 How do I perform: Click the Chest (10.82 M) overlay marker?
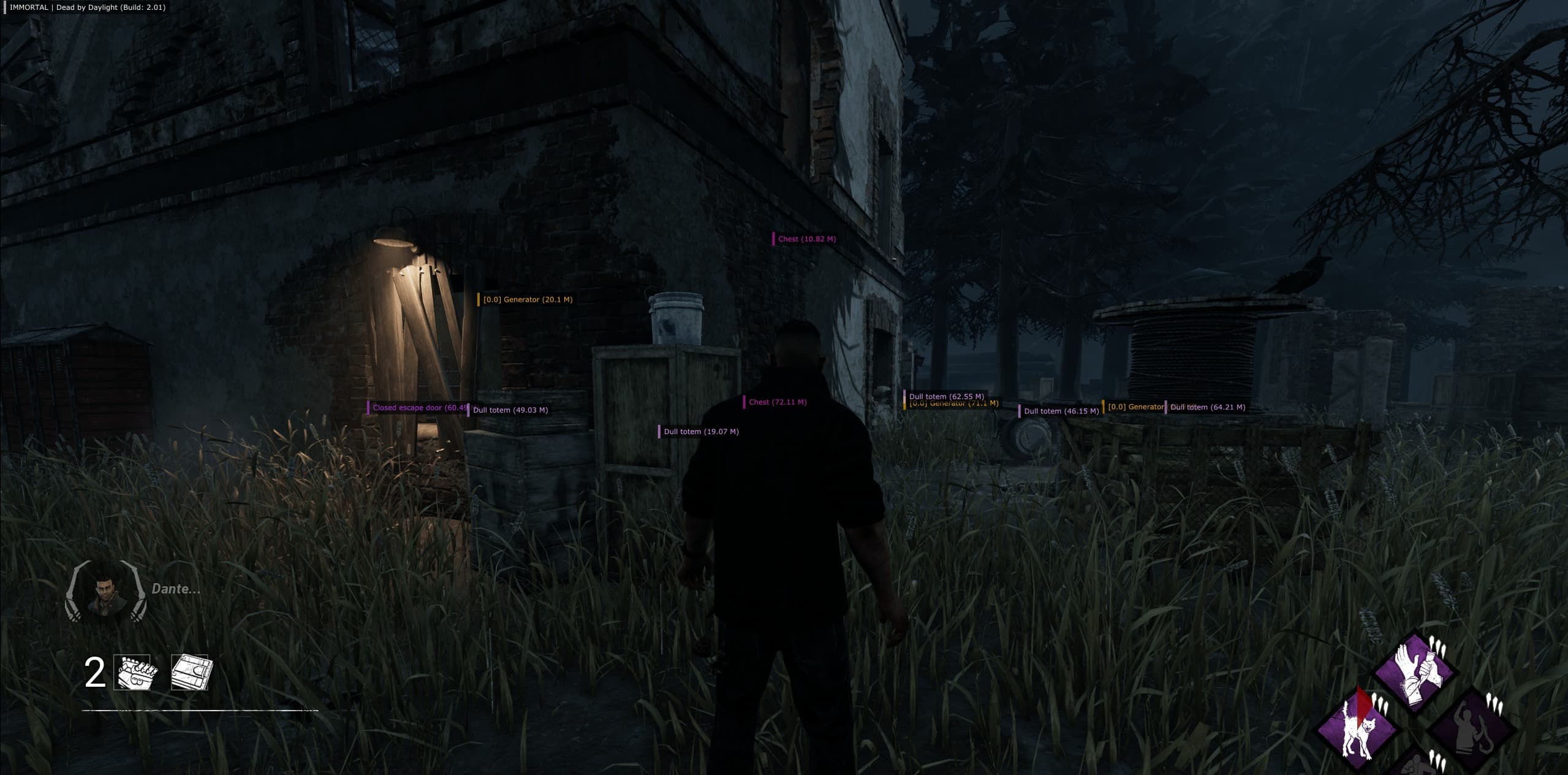[x=806, y=239]
